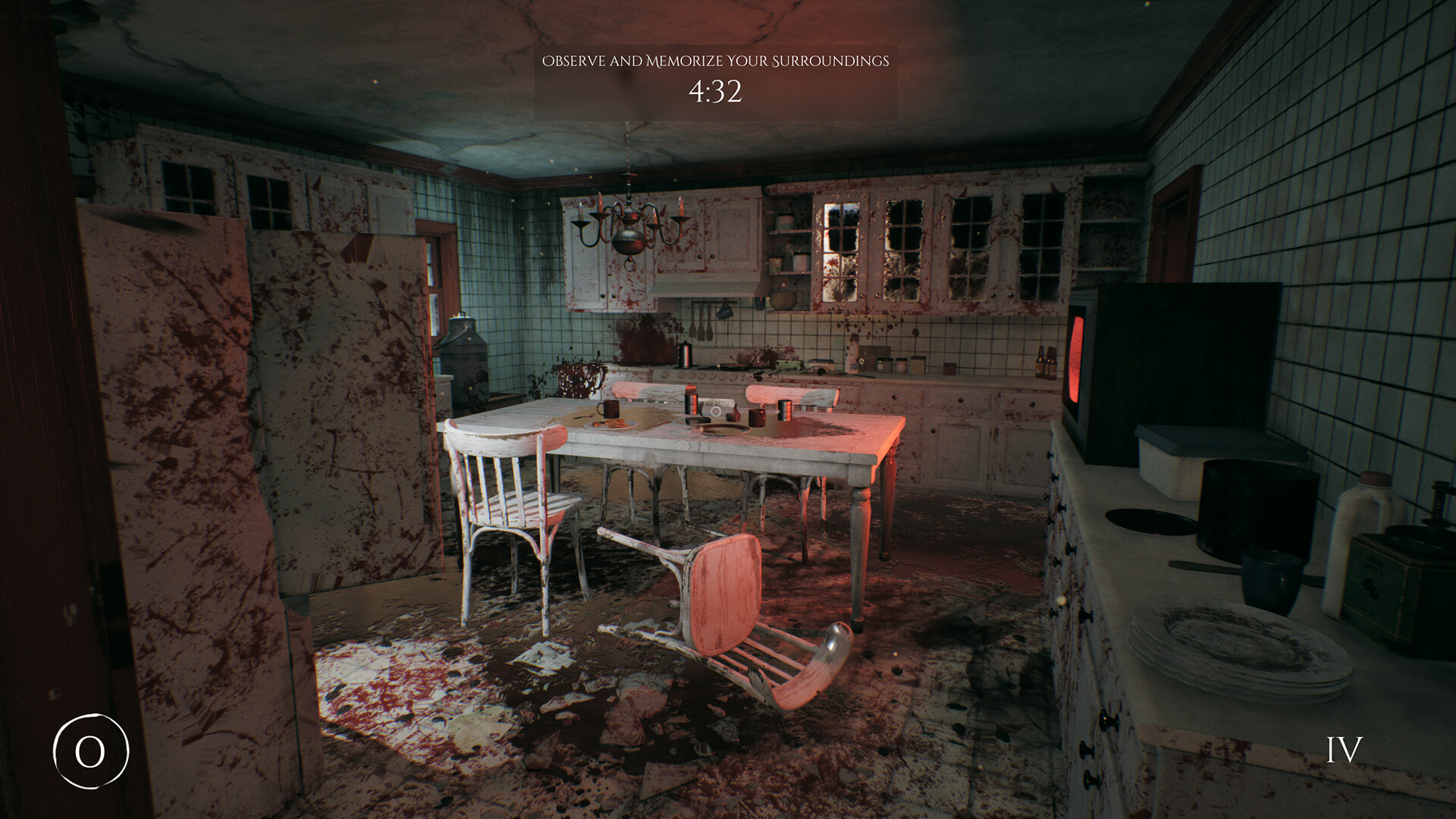This screenshot has width=1456, height=819.
Task: Select the center crosshair reticle on the table
Action: pos(716,412)
